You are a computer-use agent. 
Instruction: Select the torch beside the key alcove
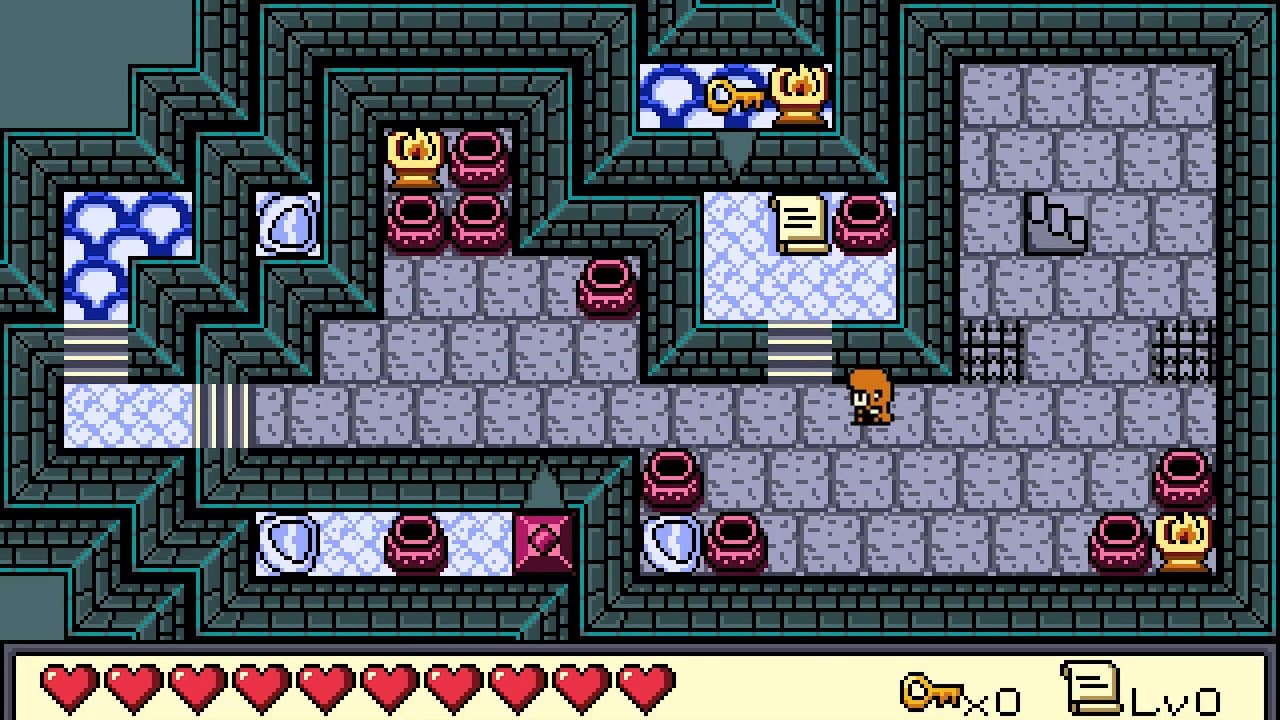click(x=797, y=93)
